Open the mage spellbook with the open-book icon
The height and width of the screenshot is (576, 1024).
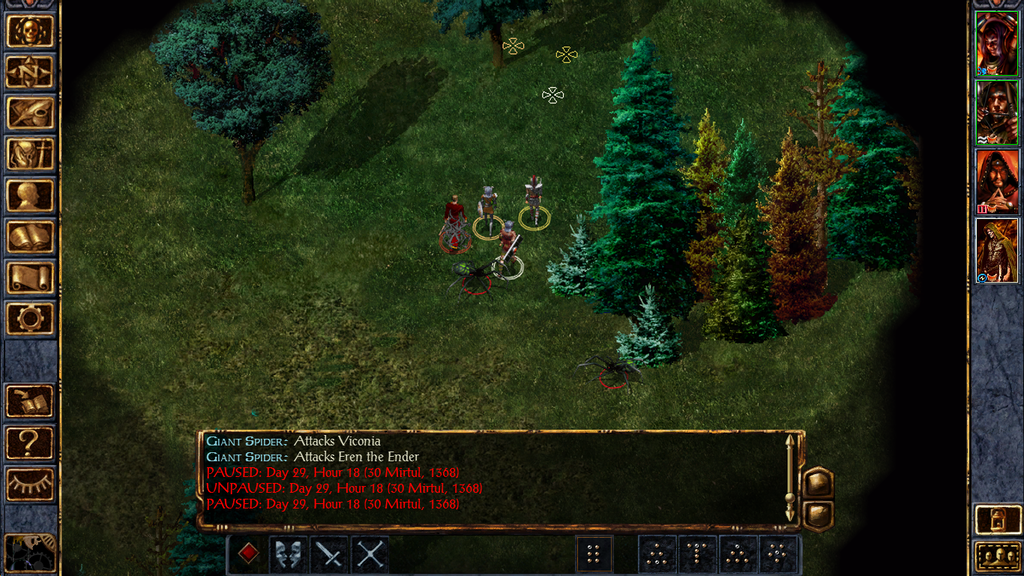[x=30, y=237]
